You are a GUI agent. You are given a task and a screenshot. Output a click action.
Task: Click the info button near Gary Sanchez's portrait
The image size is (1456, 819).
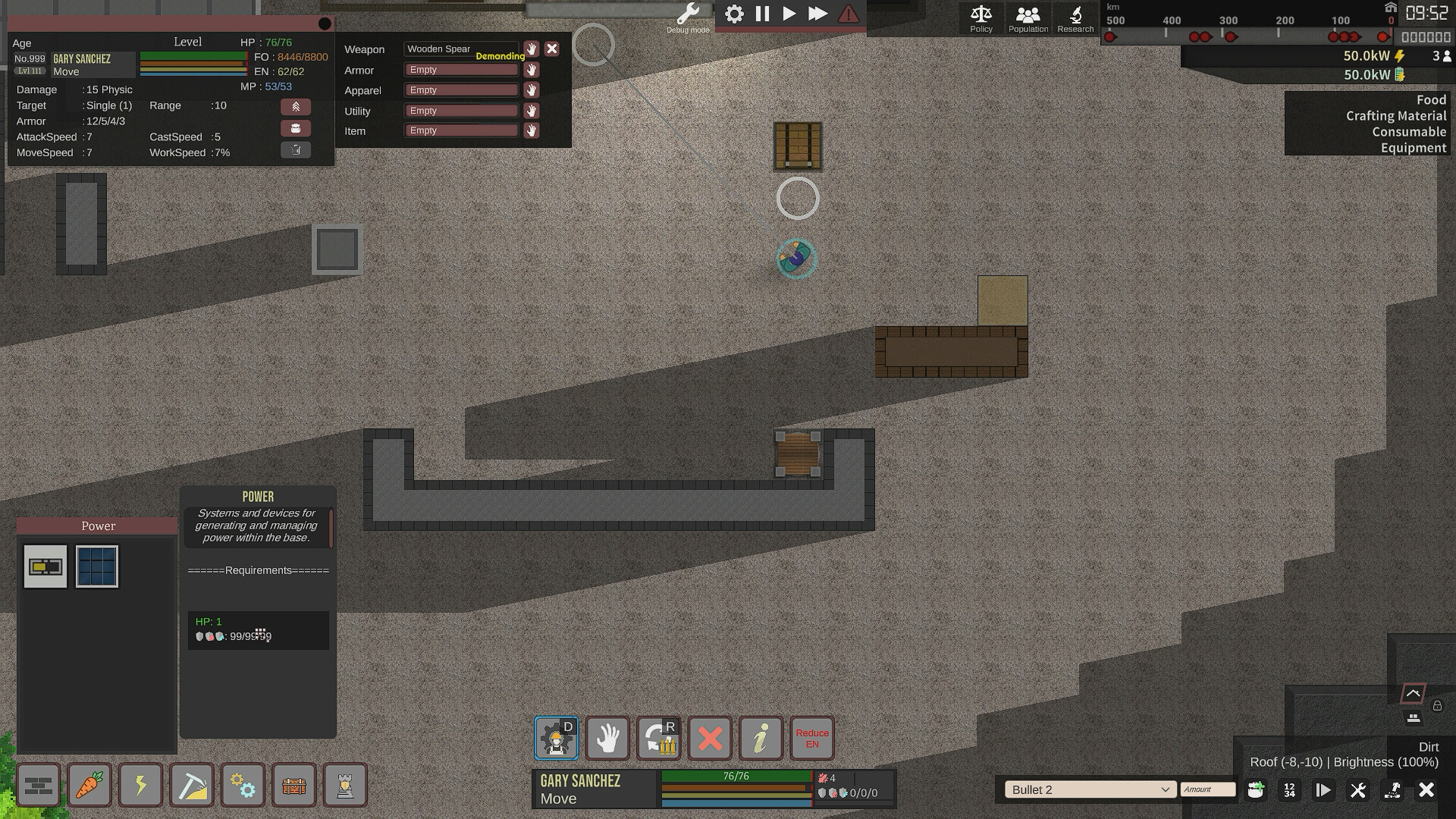761,738
